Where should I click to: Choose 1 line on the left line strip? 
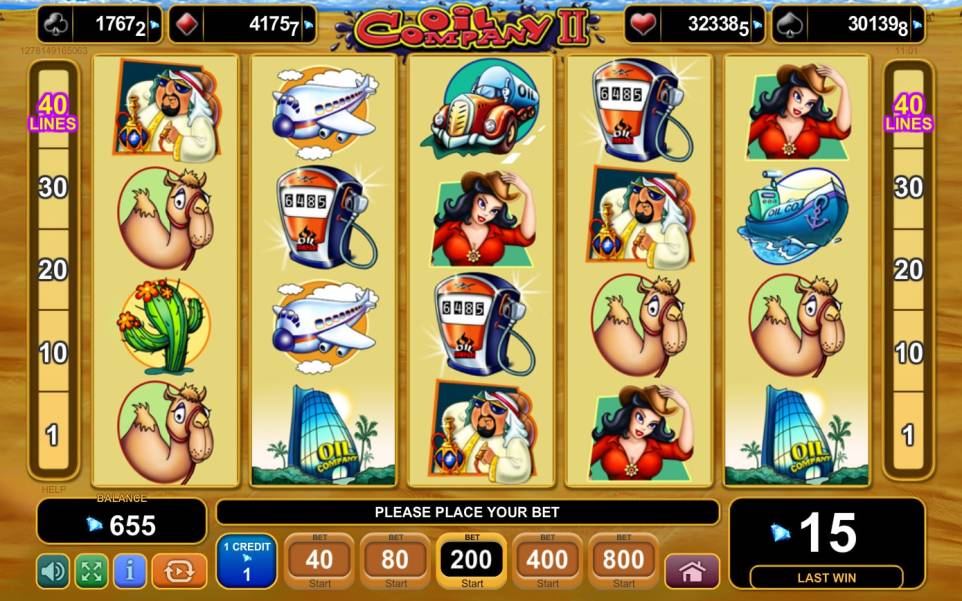pyautogui.click(x=53, y=435)
